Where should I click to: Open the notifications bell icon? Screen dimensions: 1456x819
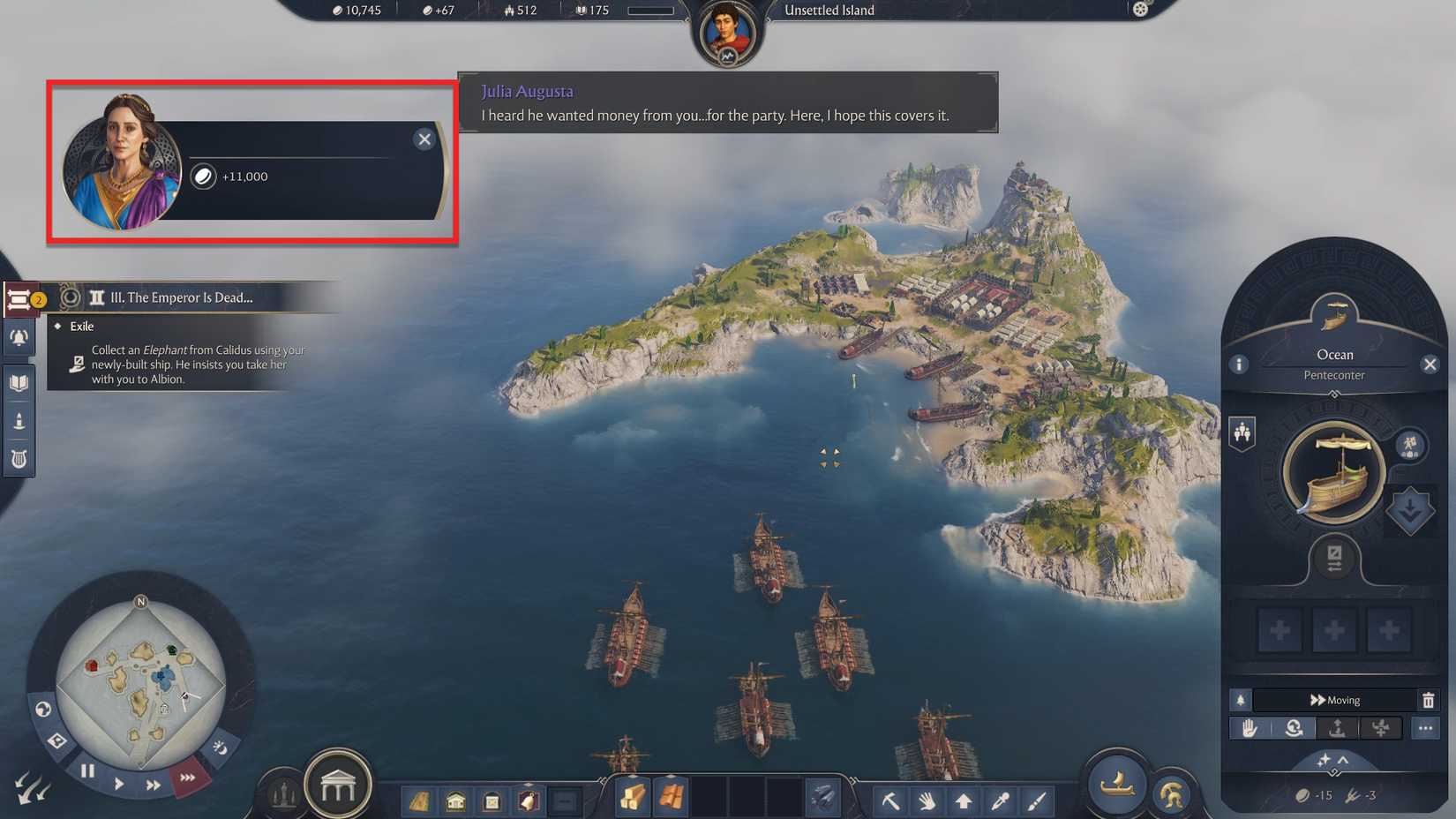[x=19, y=338]
